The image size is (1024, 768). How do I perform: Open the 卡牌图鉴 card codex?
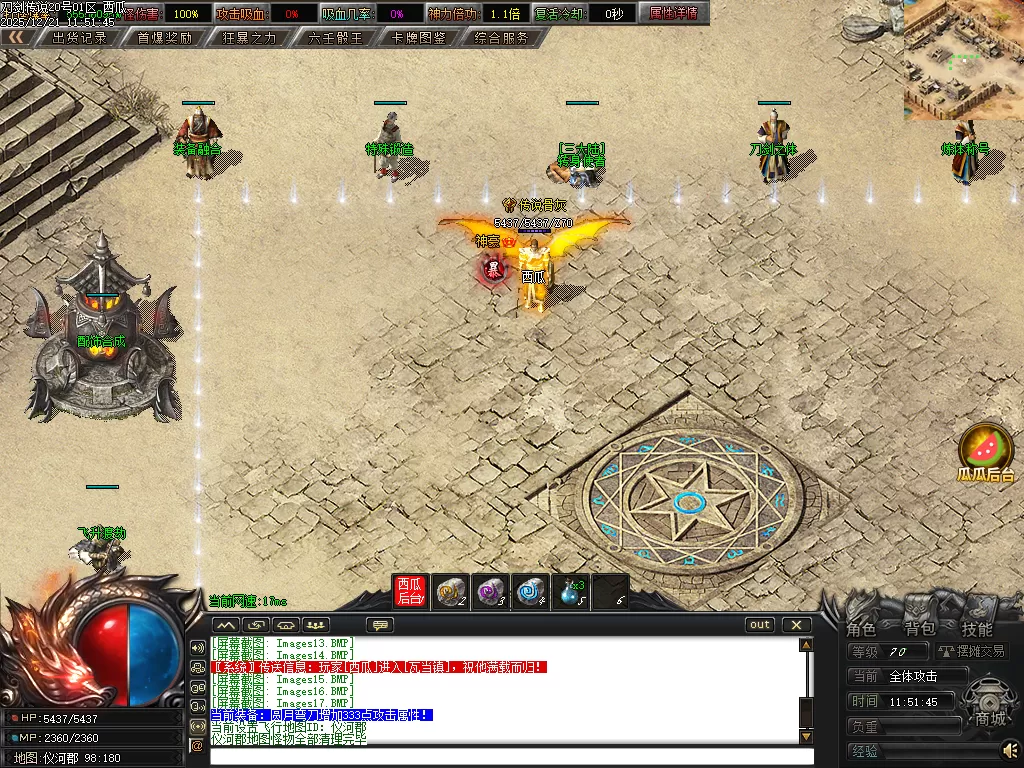419,37
